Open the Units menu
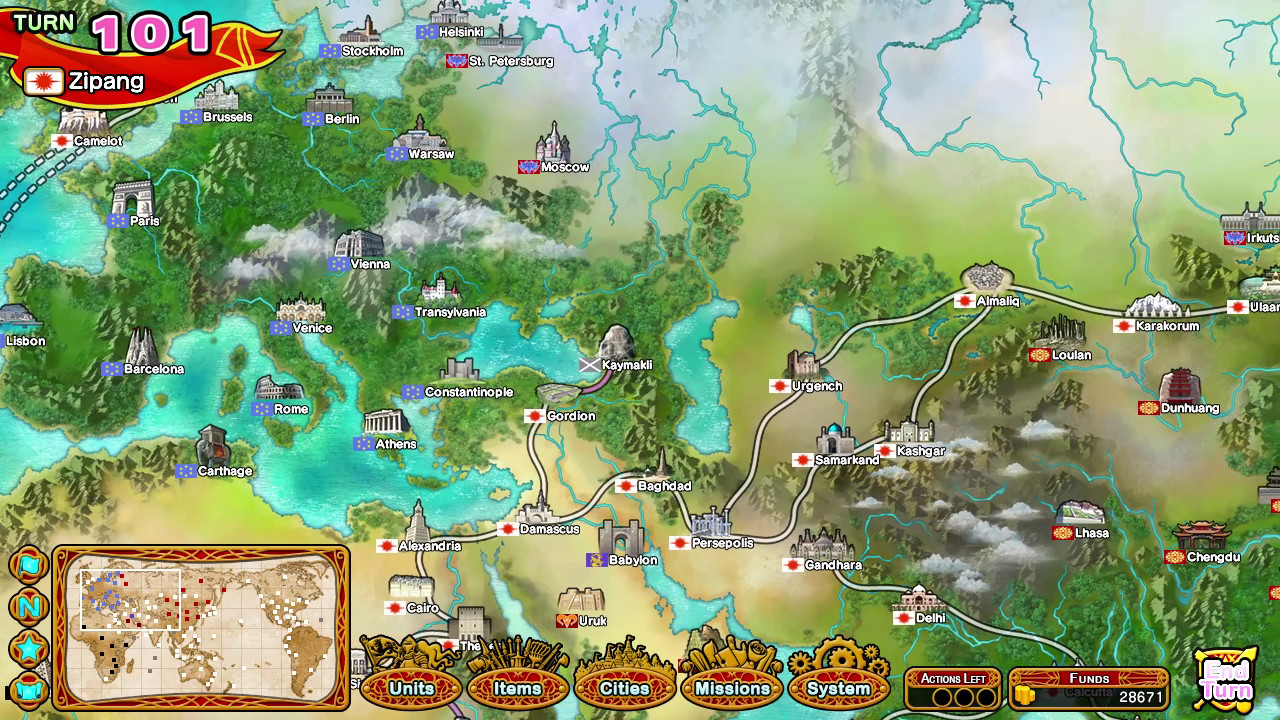The image size is (1280, 720). pos(412,688)
